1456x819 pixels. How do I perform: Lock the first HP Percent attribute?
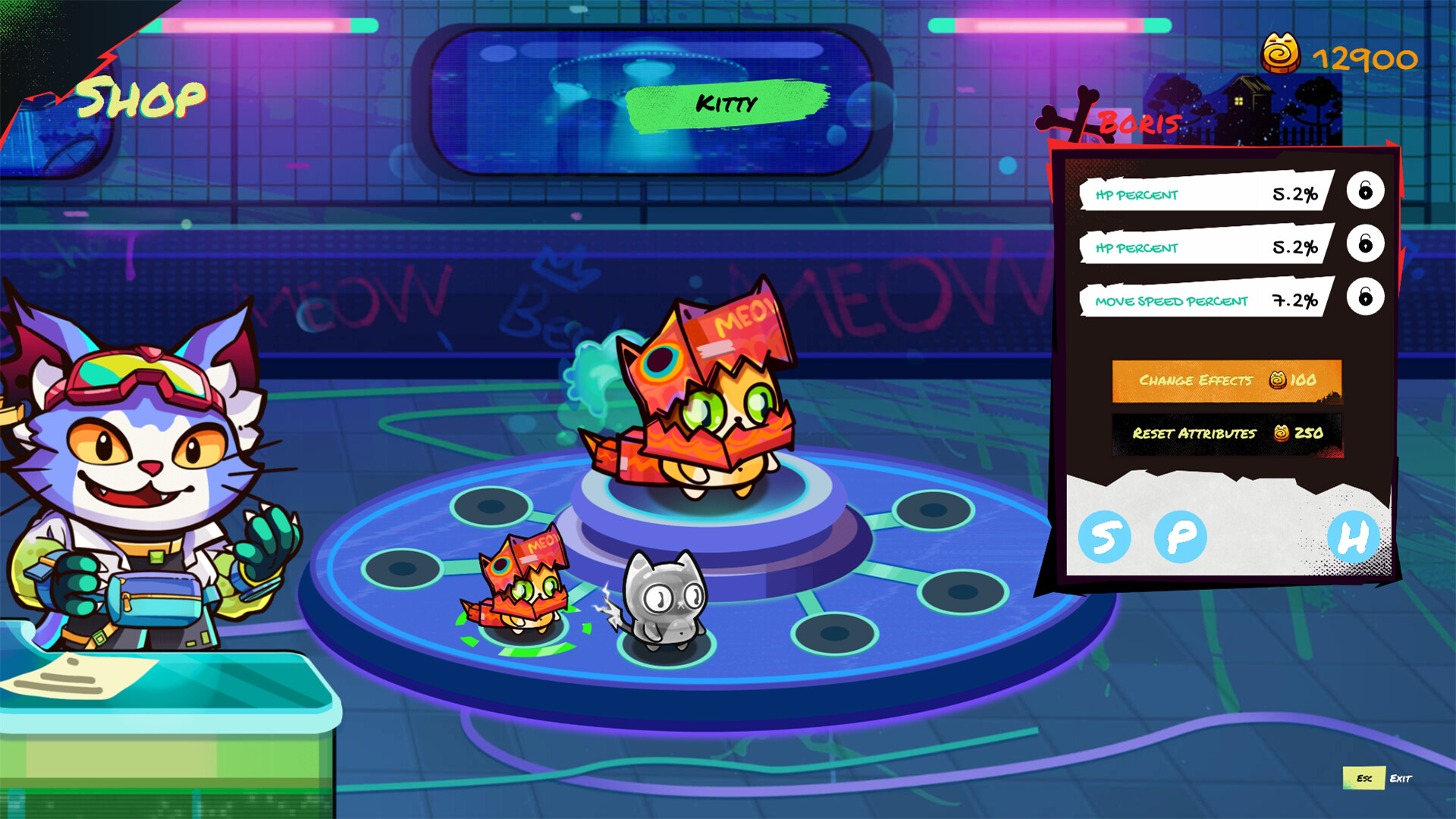click(1363, 193)
